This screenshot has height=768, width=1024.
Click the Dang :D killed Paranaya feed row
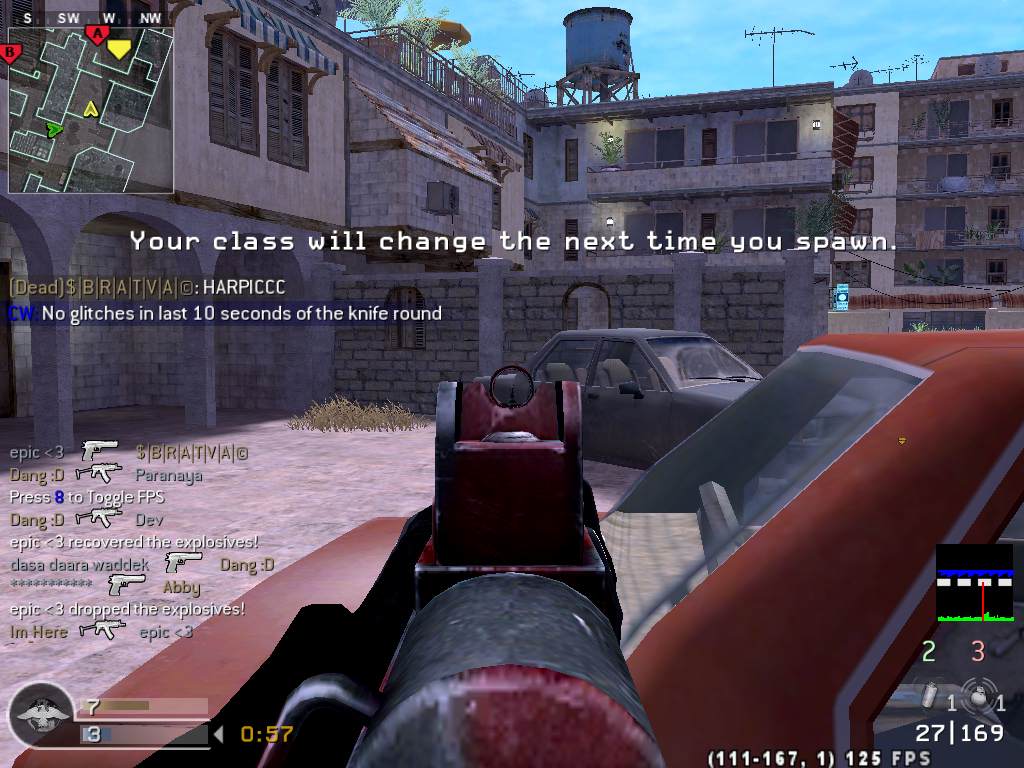[x=106, y=475]
